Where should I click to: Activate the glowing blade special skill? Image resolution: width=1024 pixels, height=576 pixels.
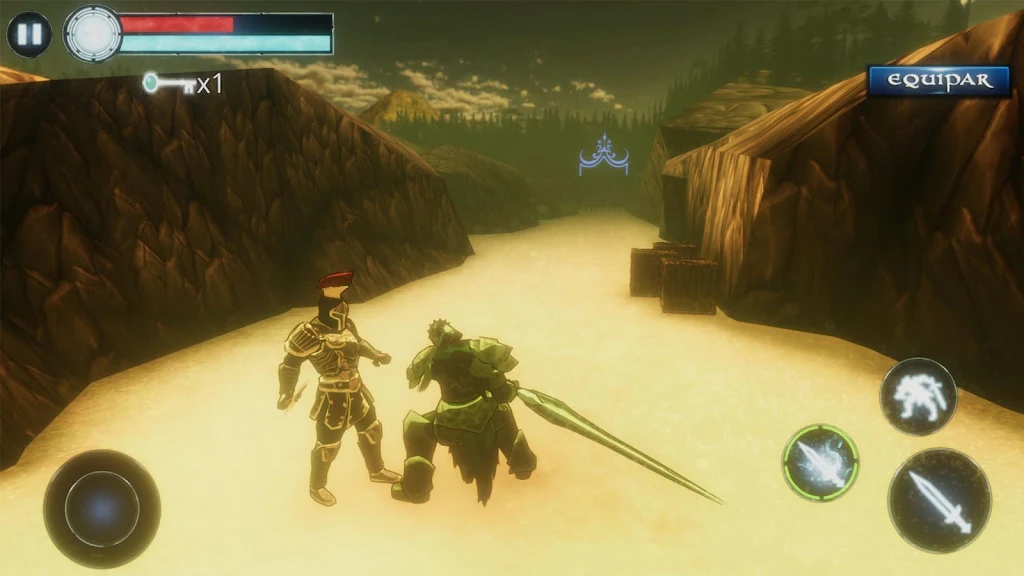(820, 463)
